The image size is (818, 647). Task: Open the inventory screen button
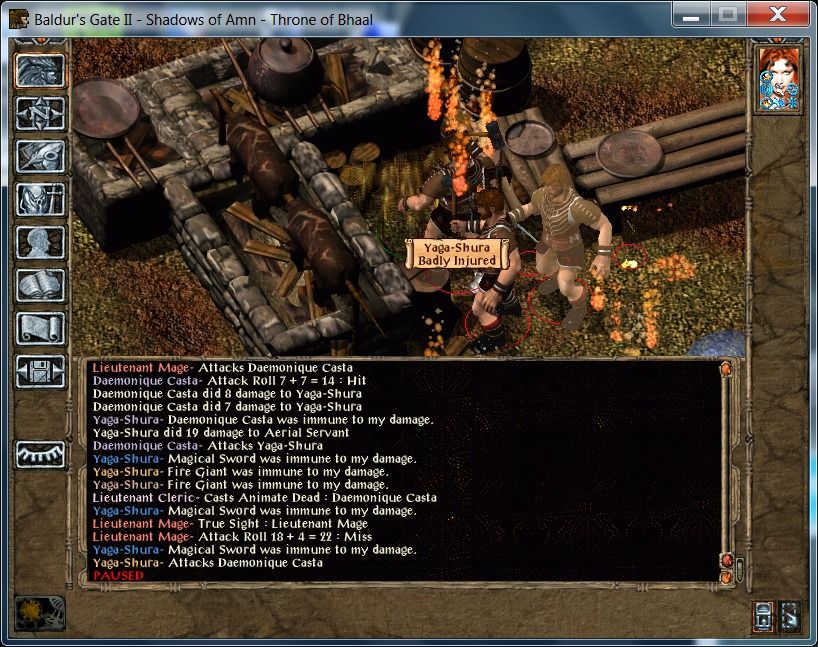[40, 199]
